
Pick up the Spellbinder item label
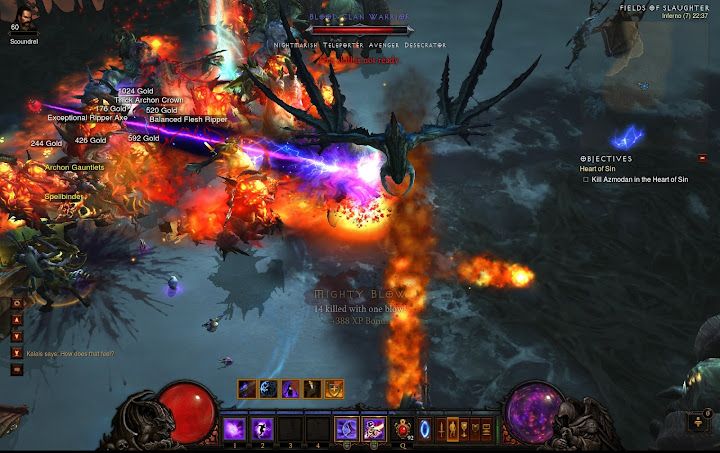[x=63, y=197]
